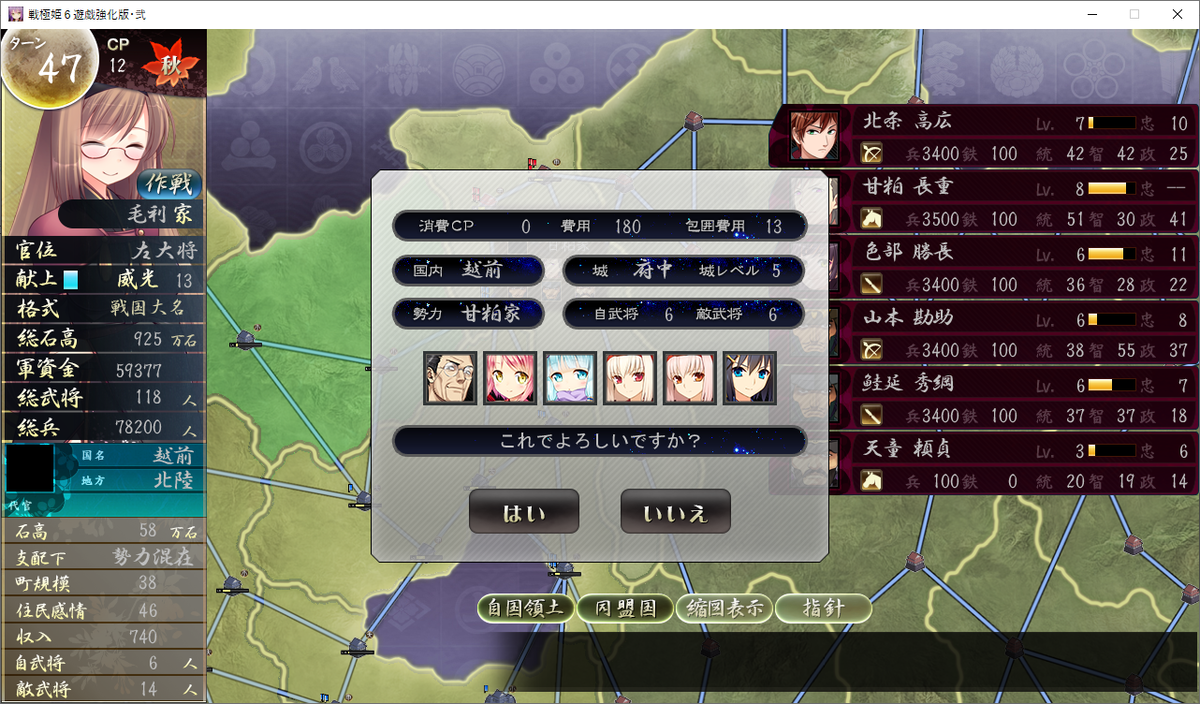Open the 指針 policy button
Image resolution: width=1200 pixels, height=704 pixels.
(x=823, y=608)
